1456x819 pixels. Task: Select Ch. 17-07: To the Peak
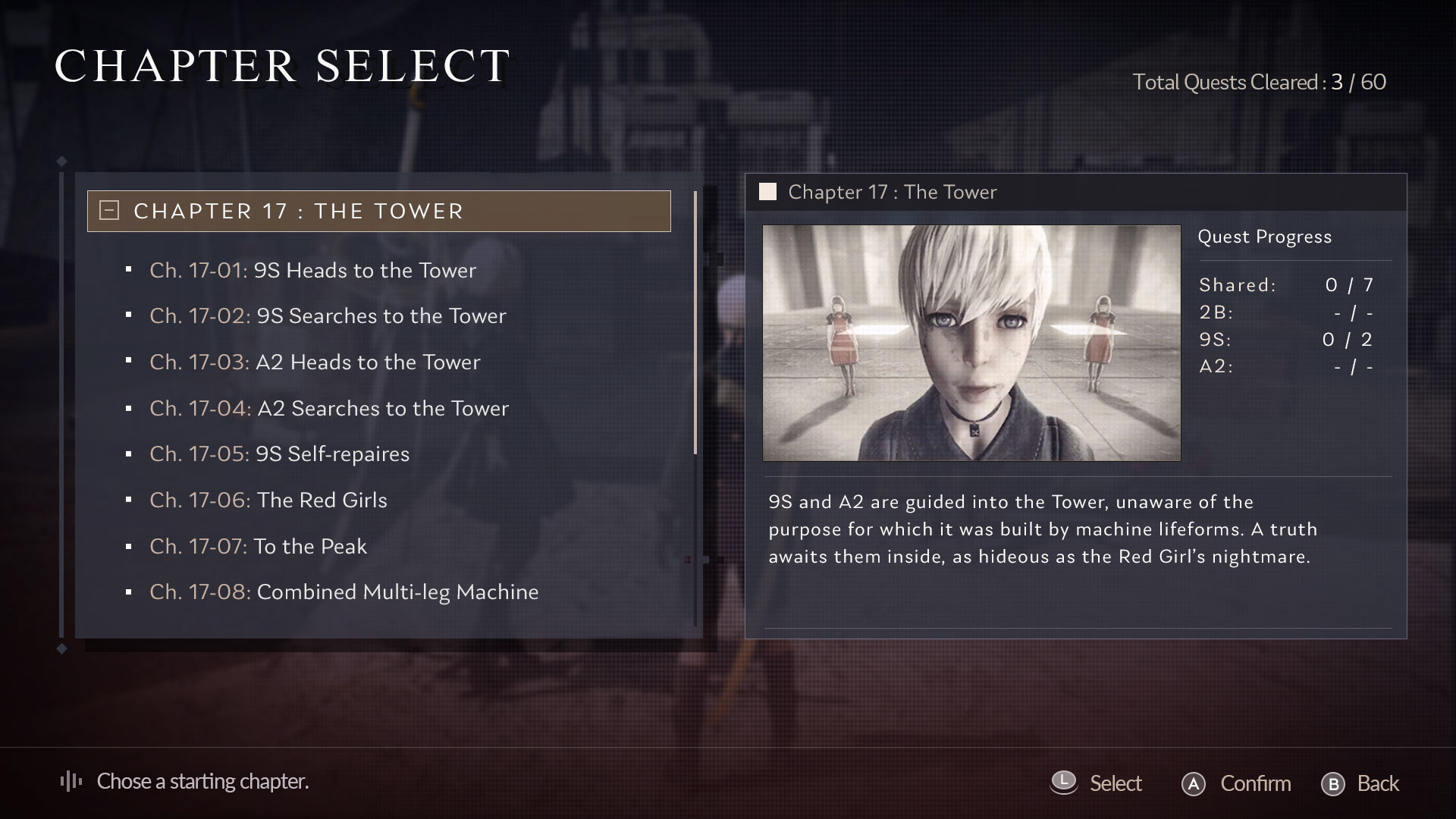click(x=258, y=547)
